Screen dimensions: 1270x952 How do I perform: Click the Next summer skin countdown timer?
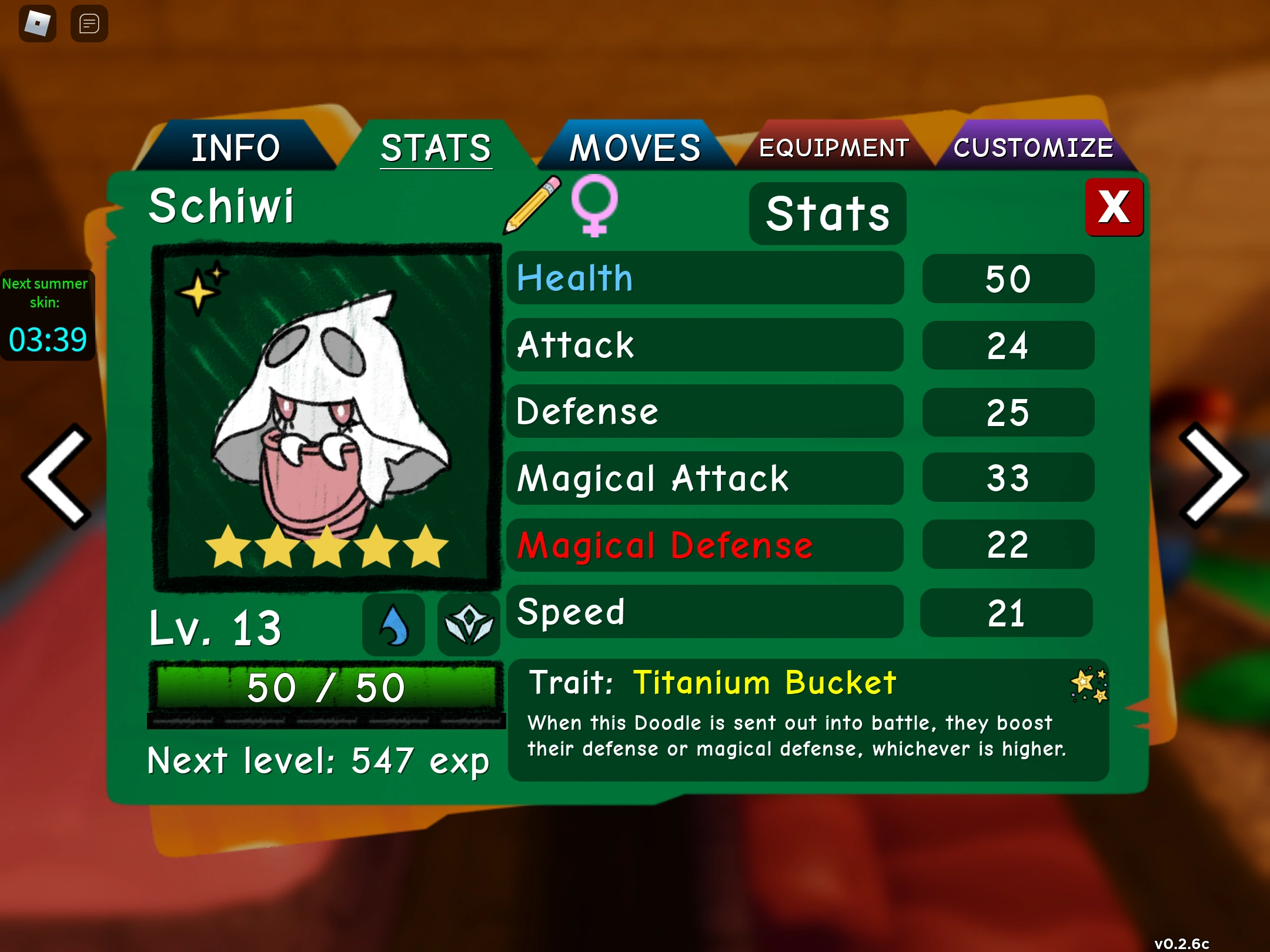pyautogui.click(x=47, y=314)
